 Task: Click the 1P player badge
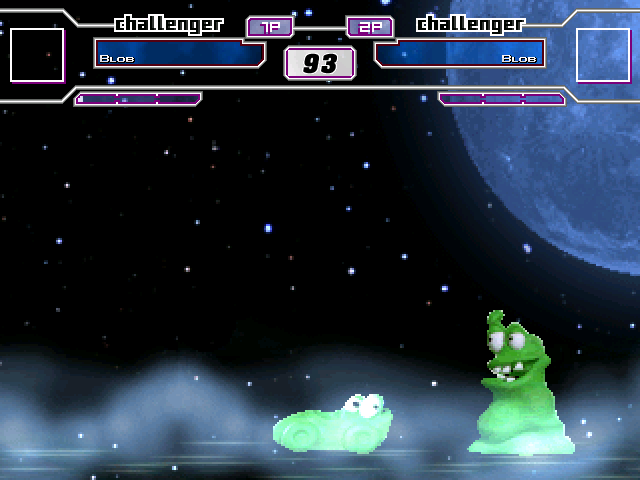270,27
